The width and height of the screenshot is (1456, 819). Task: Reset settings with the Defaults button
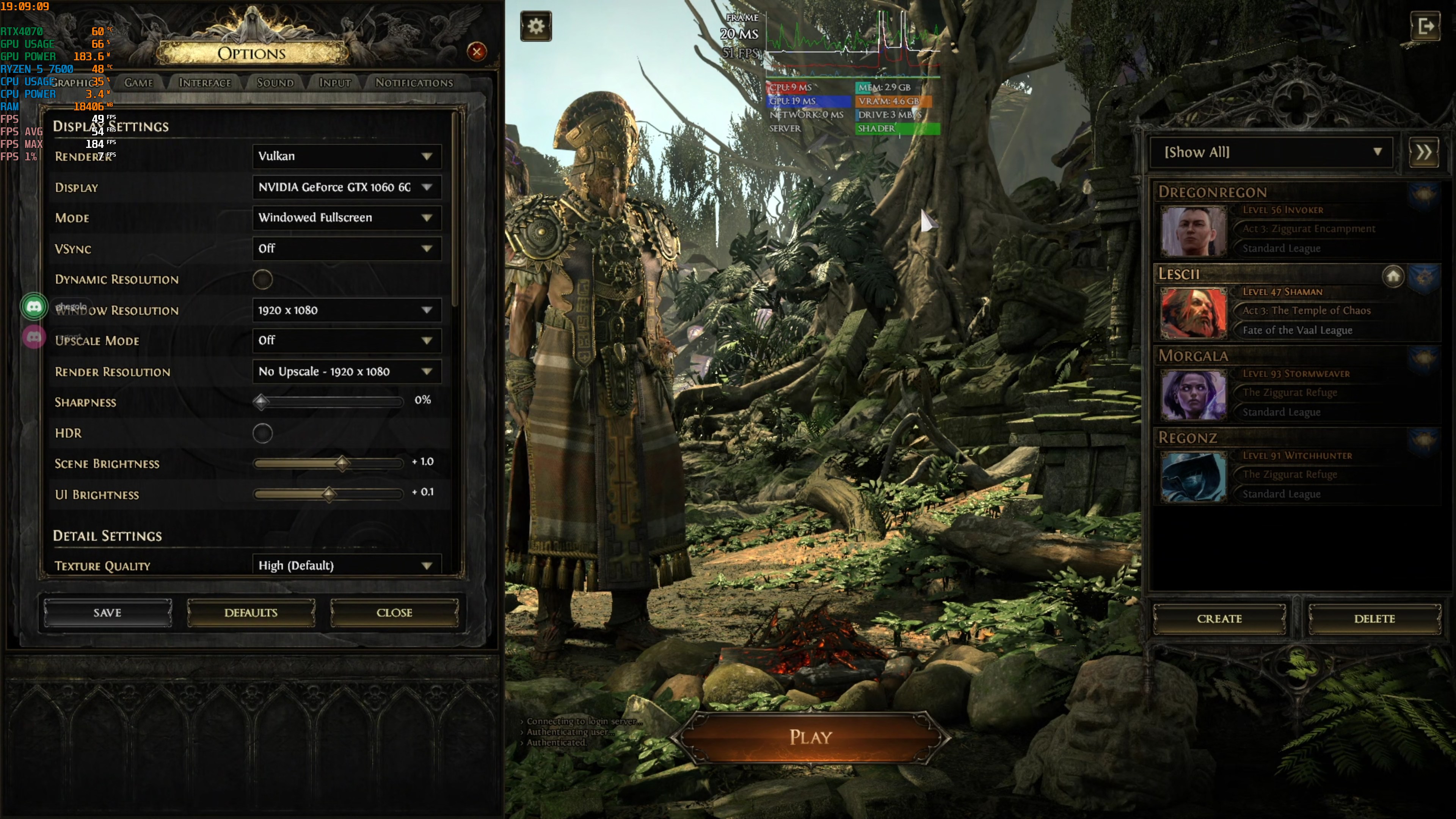(250, 613)
